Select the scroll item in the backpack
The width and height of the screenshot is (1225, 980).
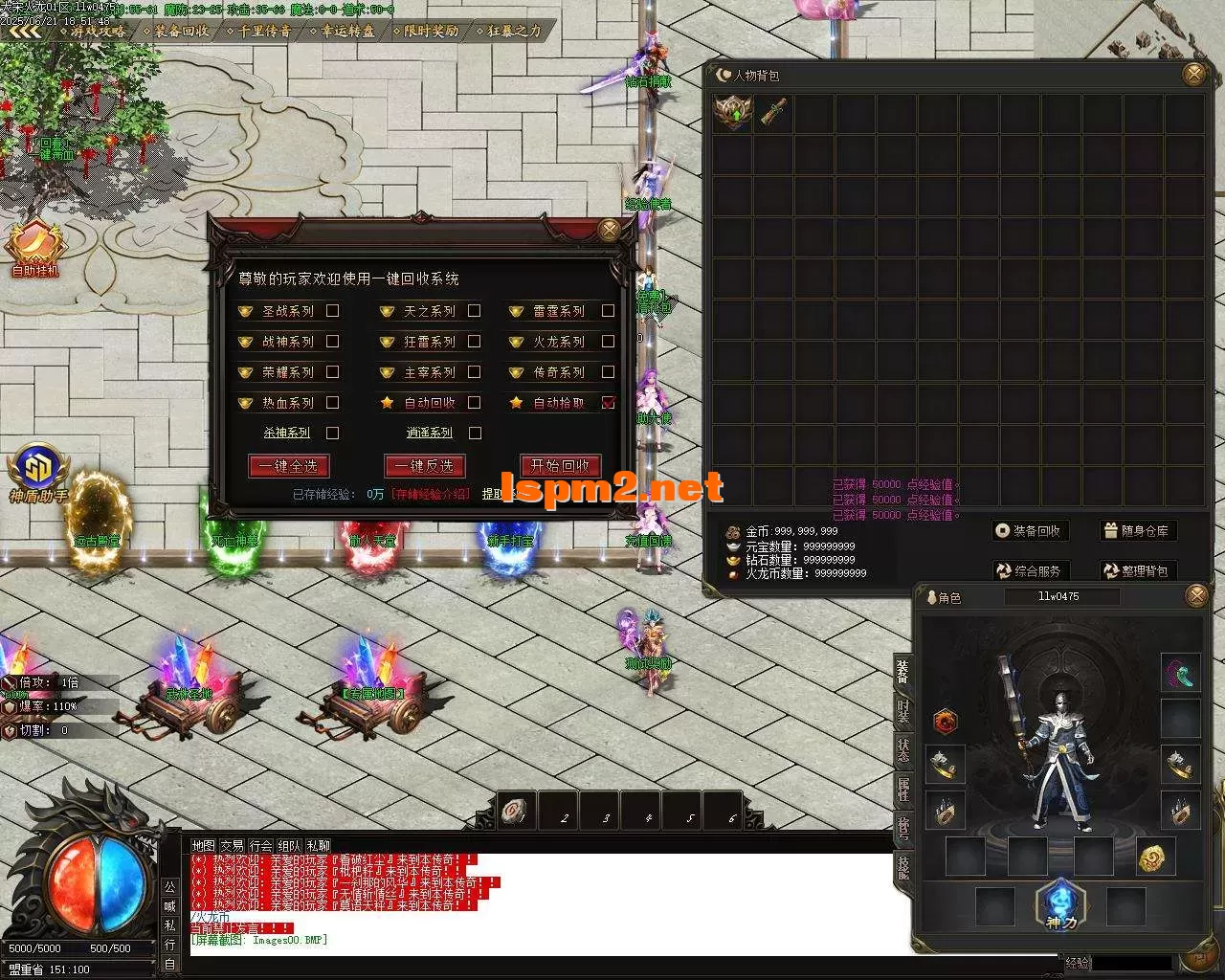[x=774, y=113]
